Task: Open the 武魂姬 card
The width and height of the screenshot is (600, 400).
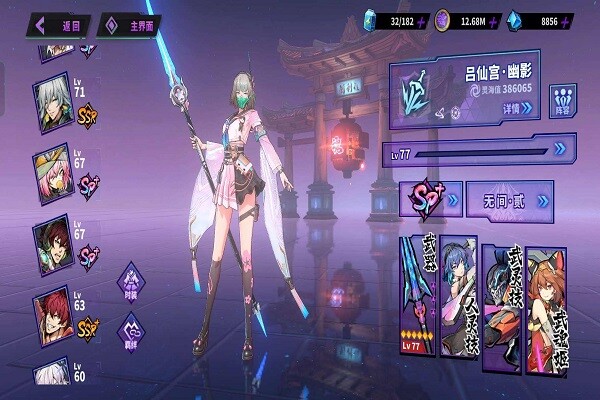Action: 548,295
